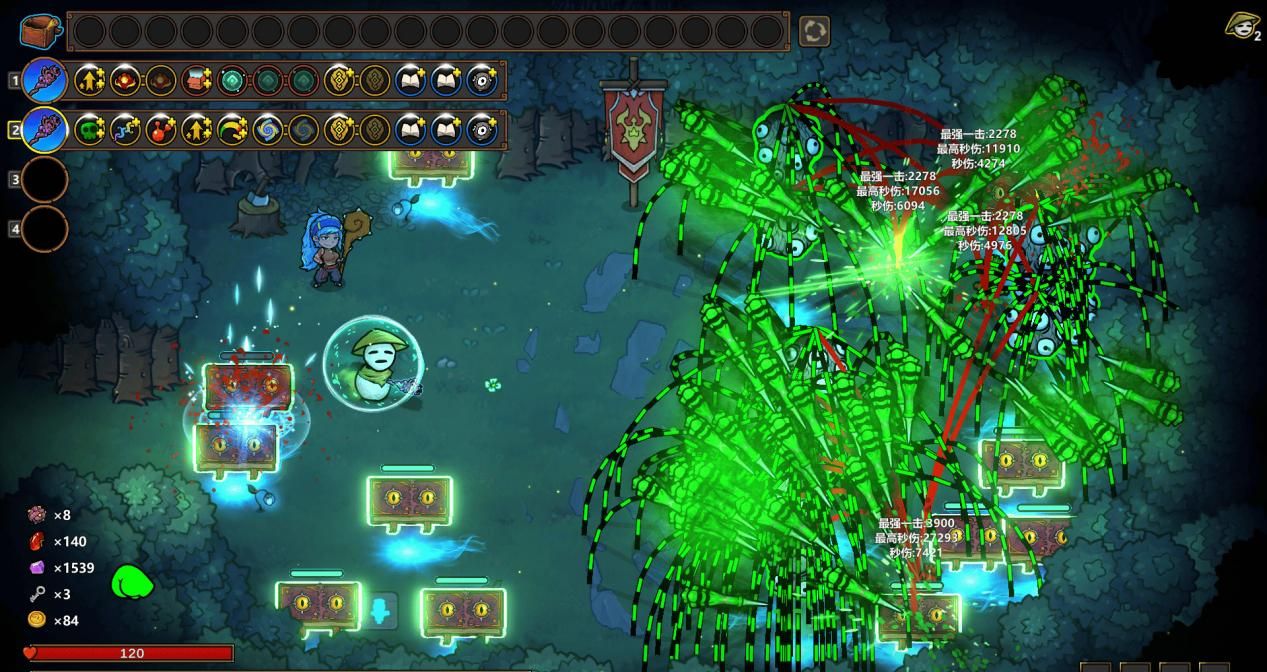The height and width of the screenshot is (672, 1267).
Task: Click the straw-hat character portrait icon
Action: 1241,26
